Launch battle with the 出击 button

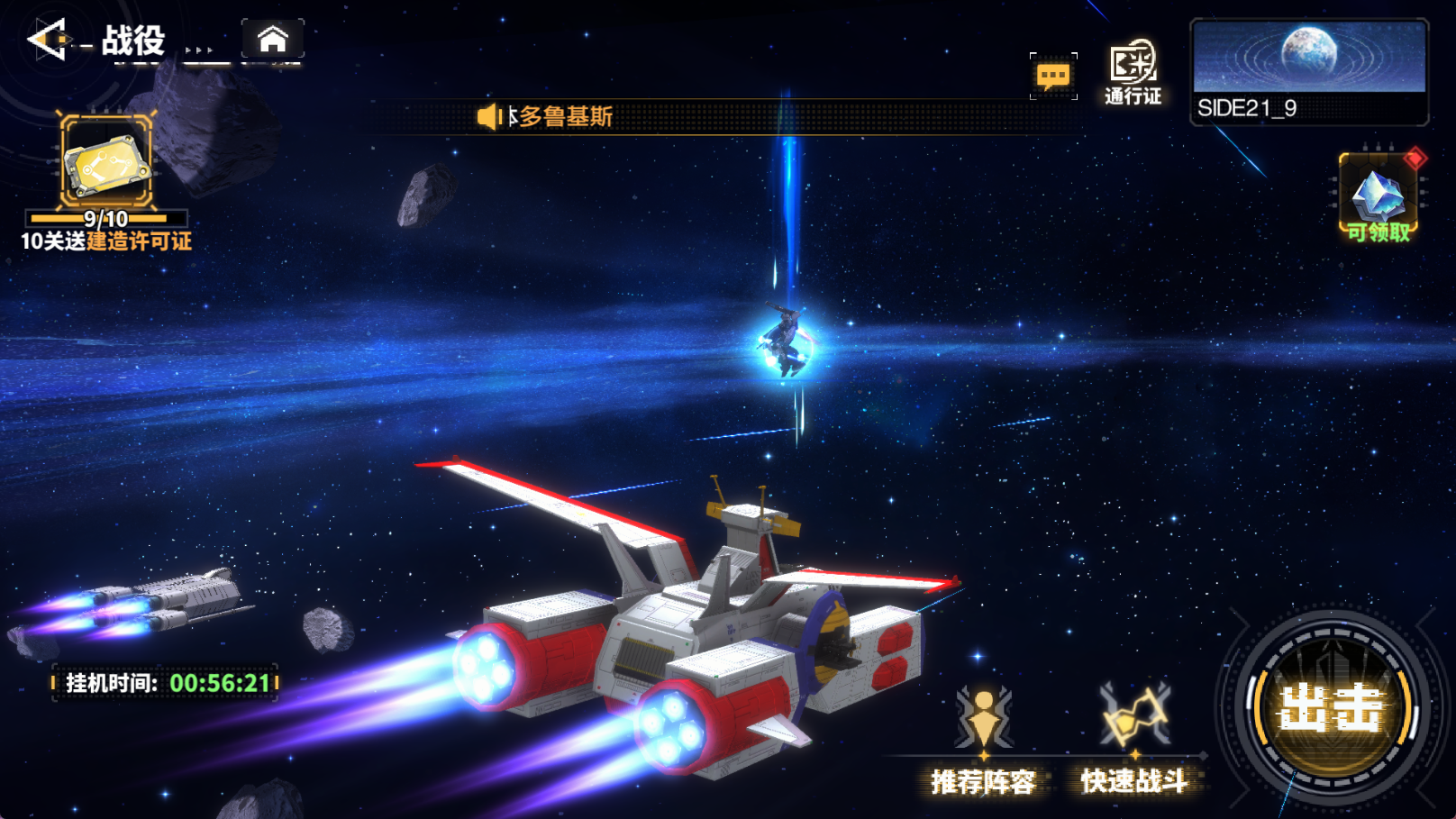[x=1331, y=707]
